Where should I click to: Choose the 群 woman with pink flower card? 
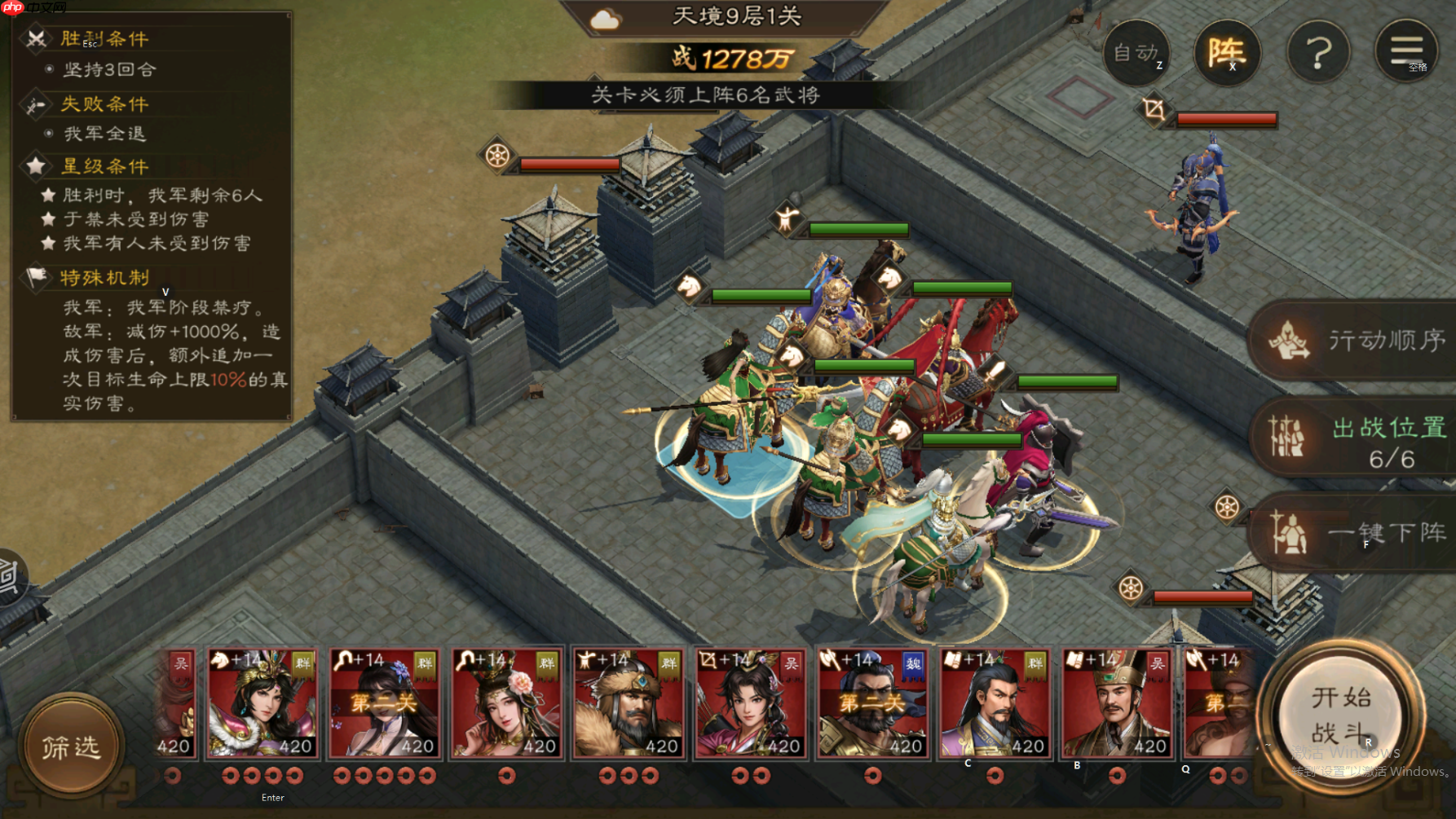pyautogui.click(x=506, y=704)
